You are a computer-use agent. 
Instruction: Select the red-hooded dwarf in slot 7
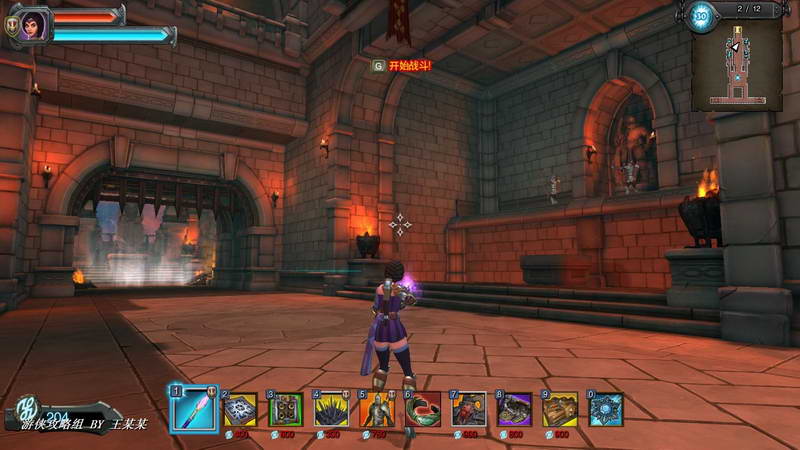click(x=468, y=410)
